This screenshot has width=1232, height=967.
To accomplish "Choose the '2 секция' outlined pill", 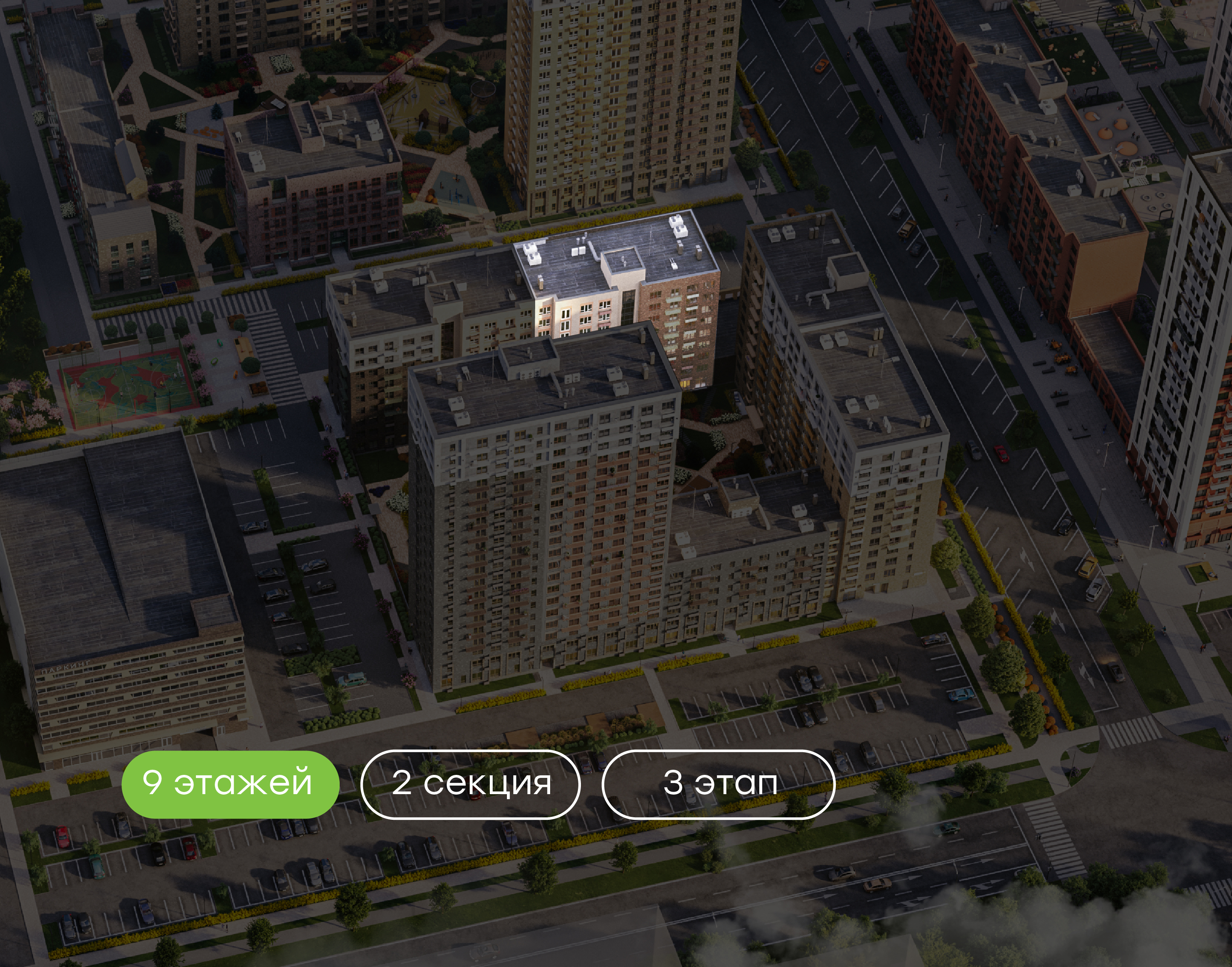I will [x=470, y=784].
